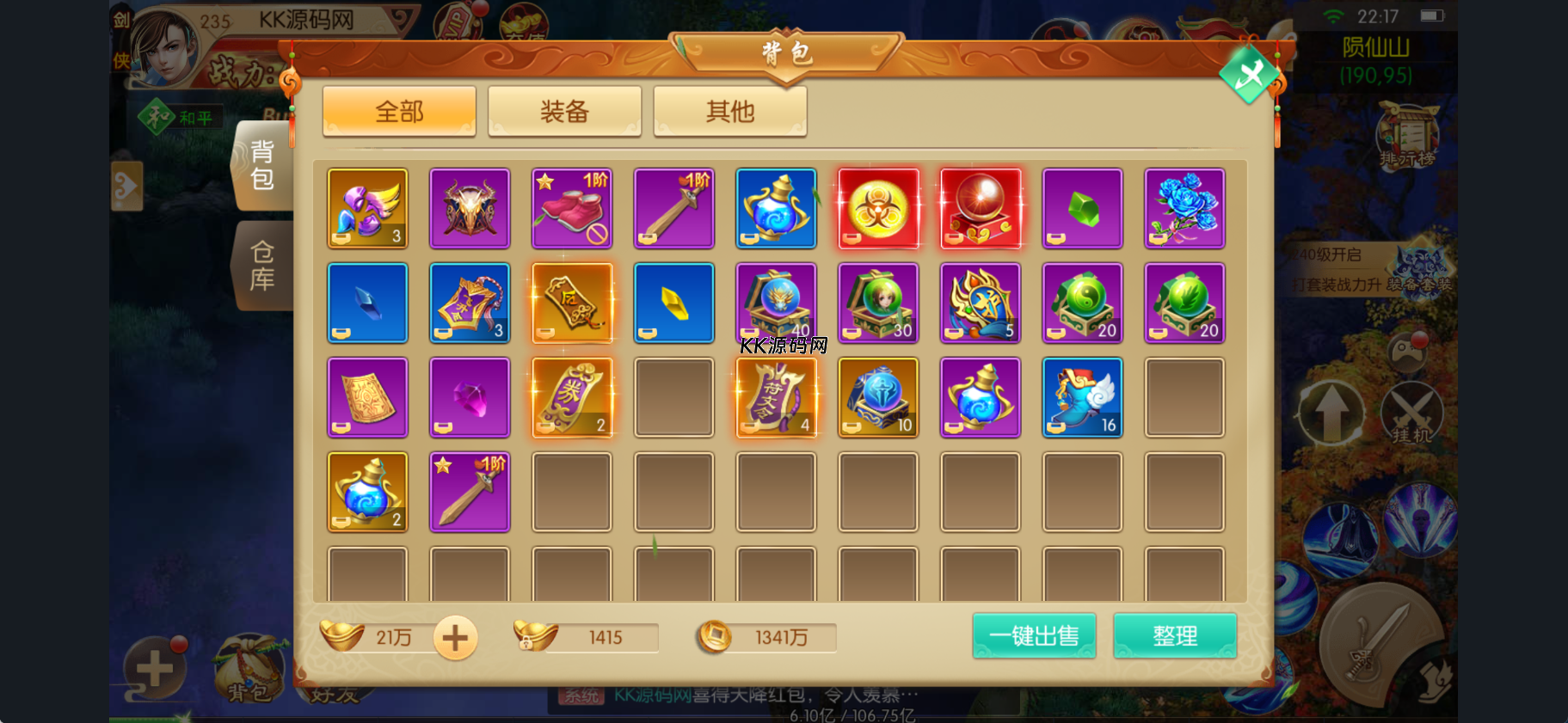Open the 仓库 warehouse side tab
The width and height of the screenshot is (1568, 723).
[x=262, y=265]
